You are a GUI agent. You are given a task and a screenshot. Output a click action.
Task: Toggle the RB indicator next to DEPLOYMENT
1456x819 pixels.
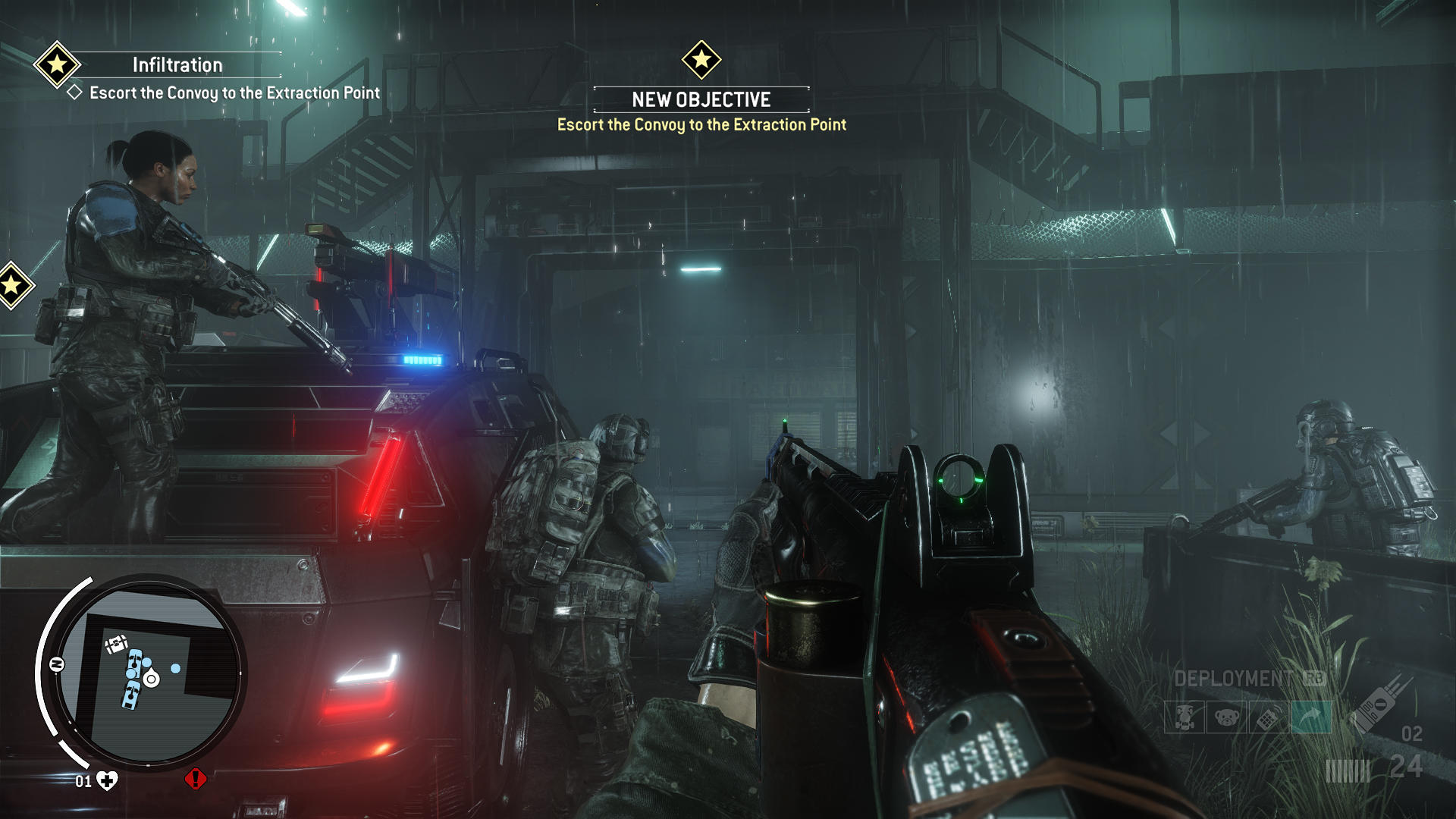[x=1315, y=676]
